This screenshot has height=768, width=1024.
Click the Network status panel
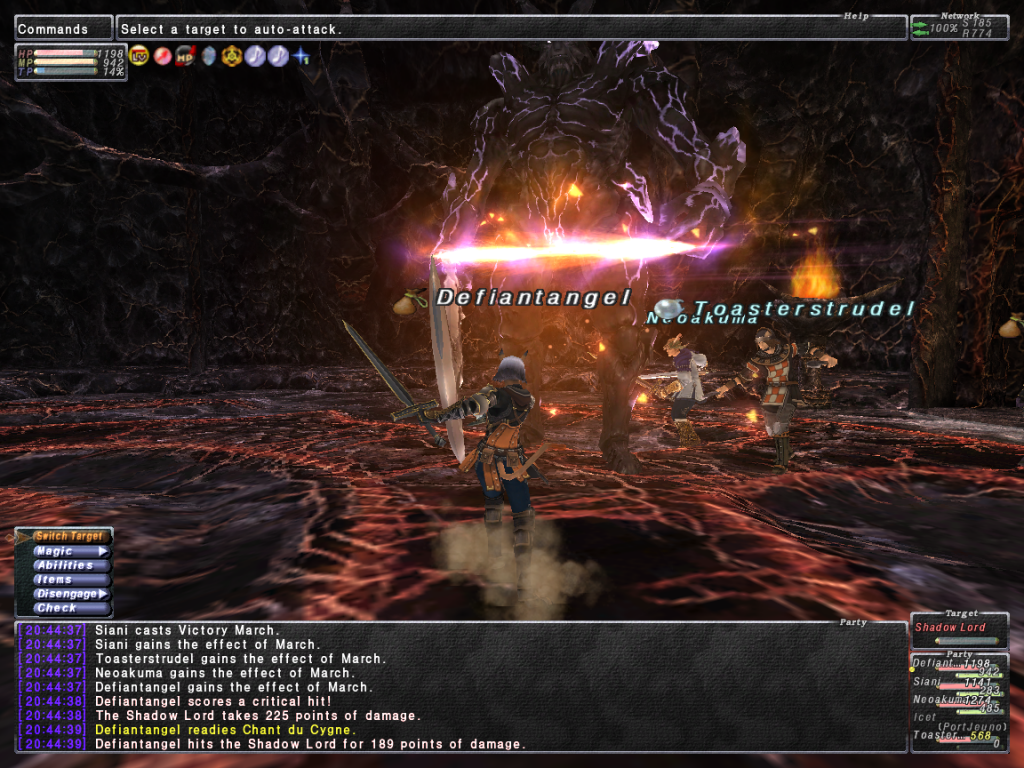(959, 28)
